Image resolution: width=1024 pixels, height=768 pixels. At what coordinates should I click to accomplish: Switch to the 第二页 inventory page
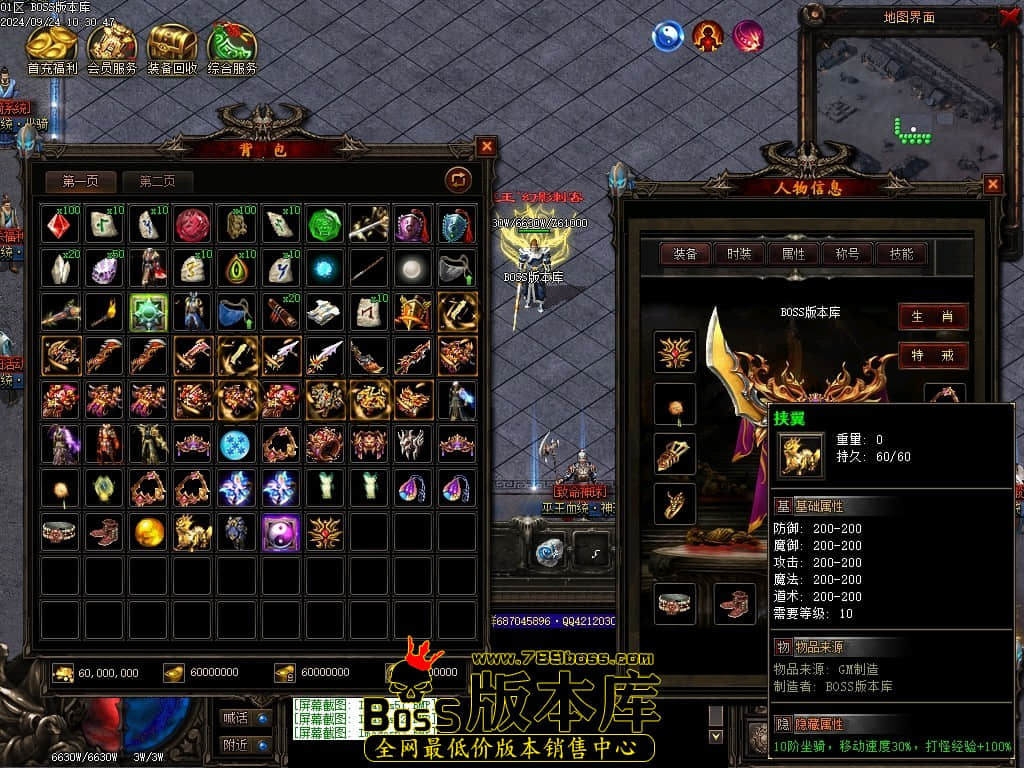click(157, 181)
